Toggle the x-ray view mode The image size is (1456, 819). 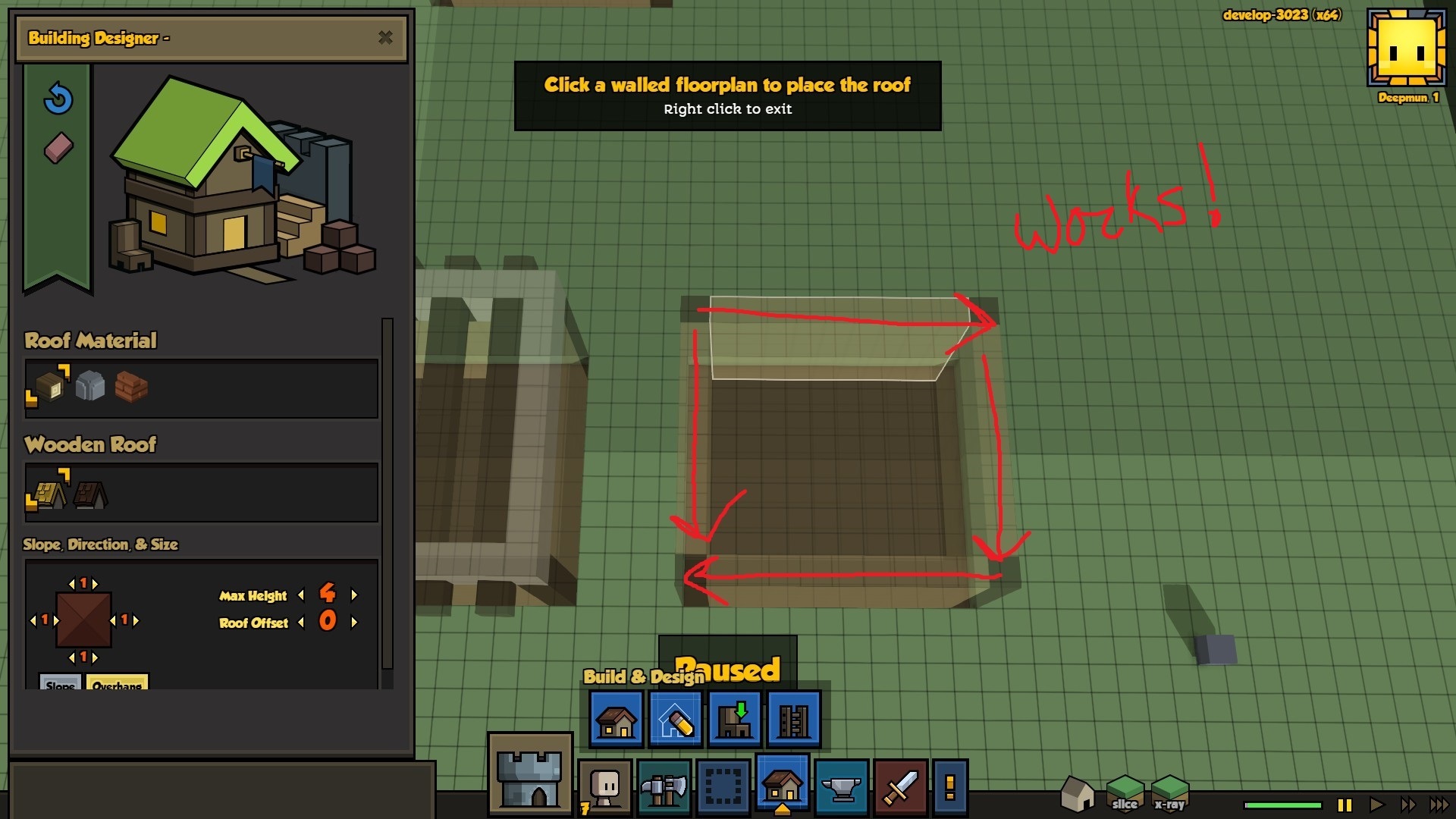coord(1169,793)
